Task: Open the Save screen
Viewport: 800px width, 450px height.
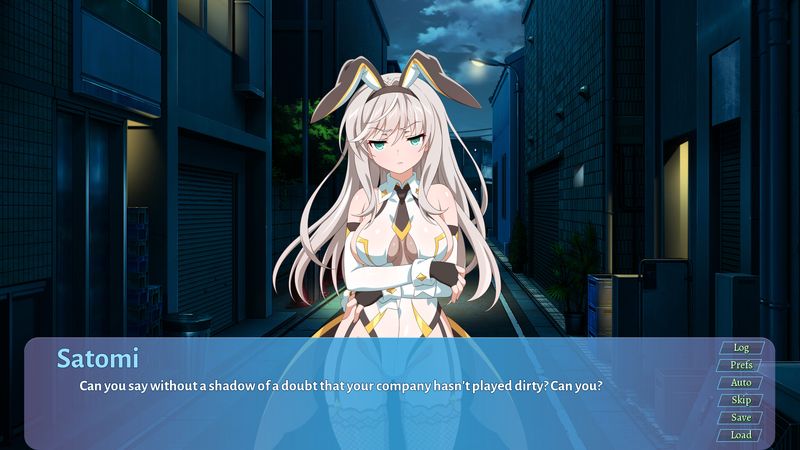Action: tap(741, 418)
